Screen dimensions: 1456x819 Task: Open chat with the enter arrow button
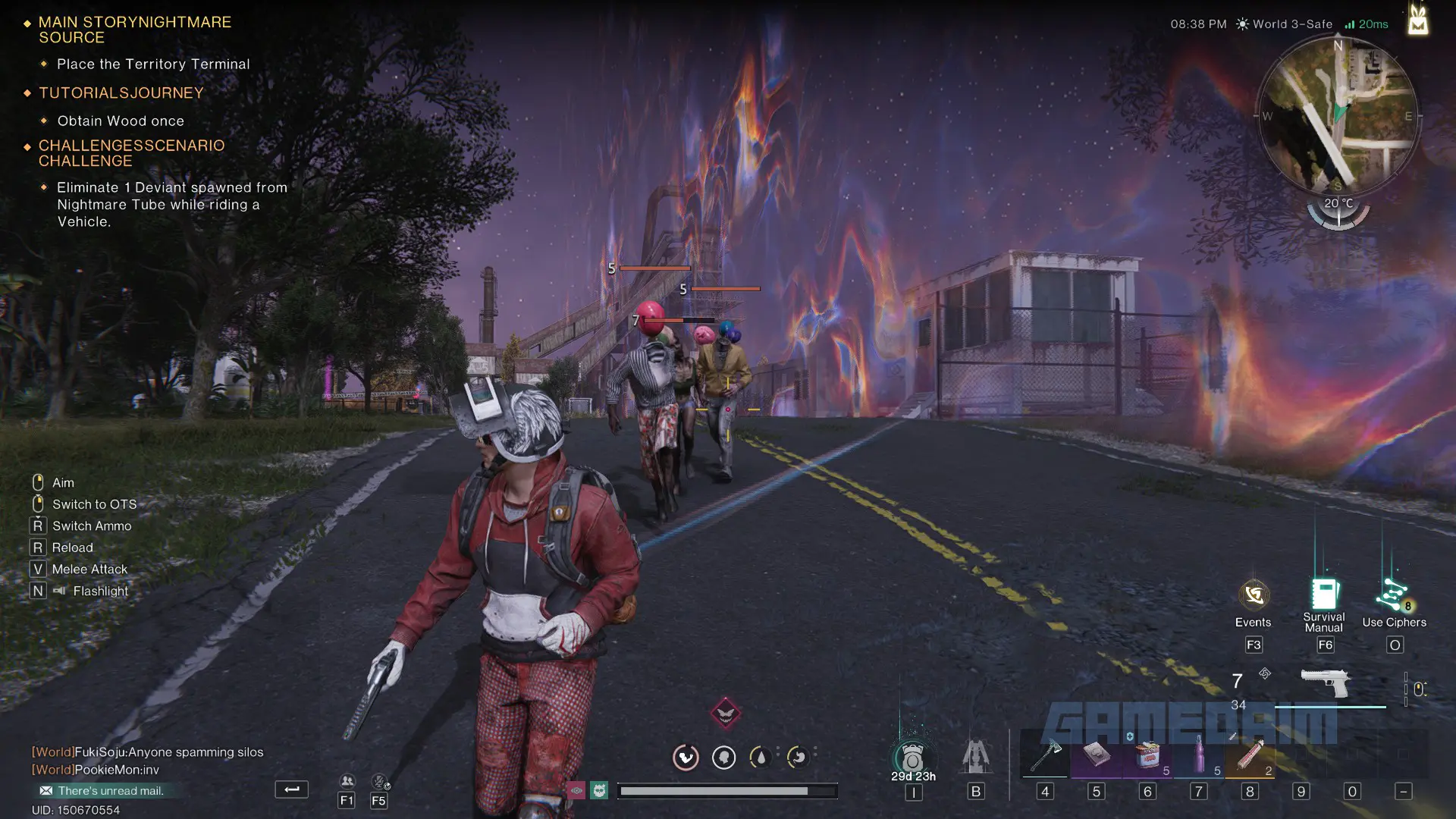291,789
